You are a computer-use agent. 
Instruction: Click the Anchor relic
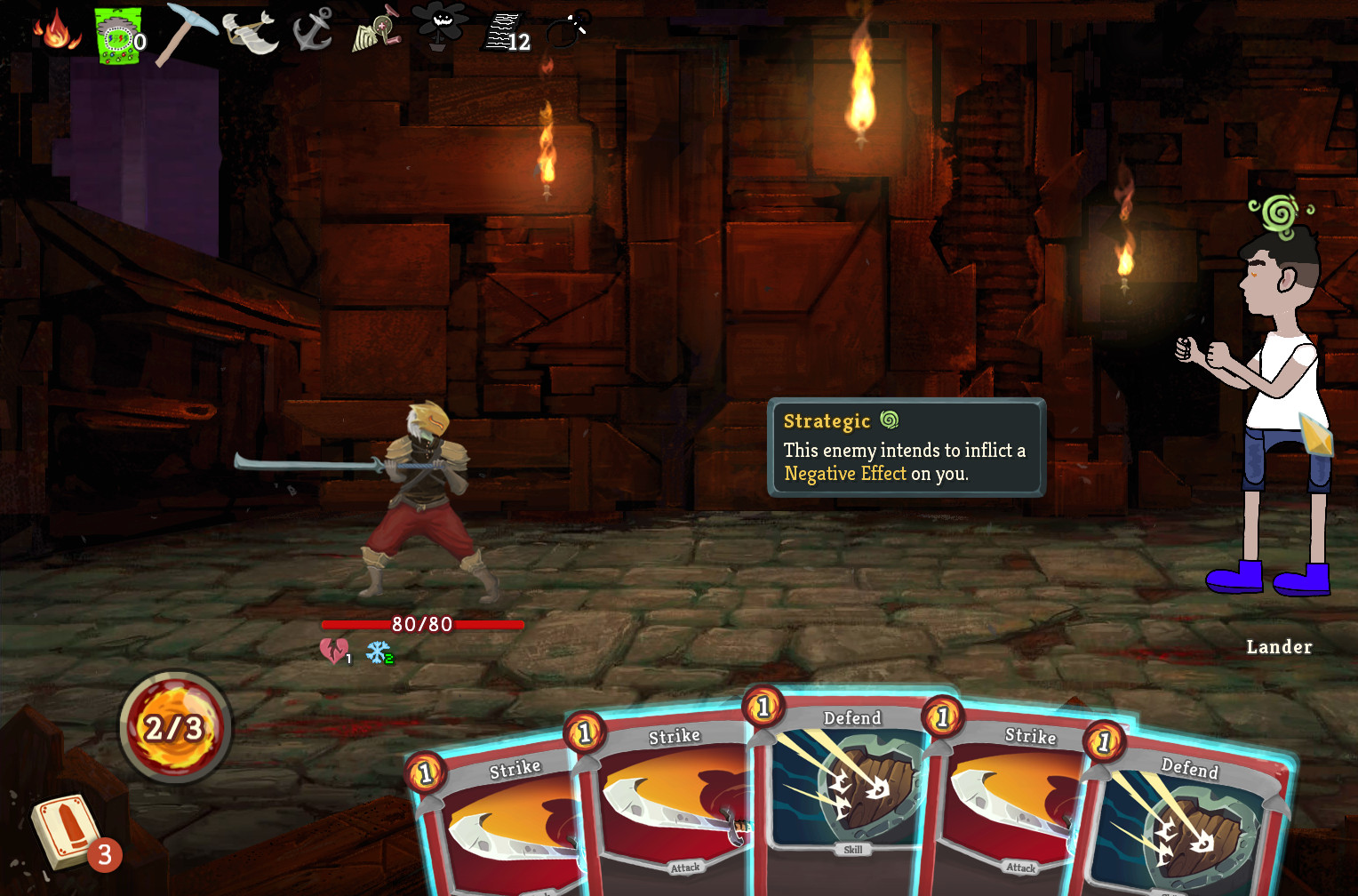pos(312,30)
